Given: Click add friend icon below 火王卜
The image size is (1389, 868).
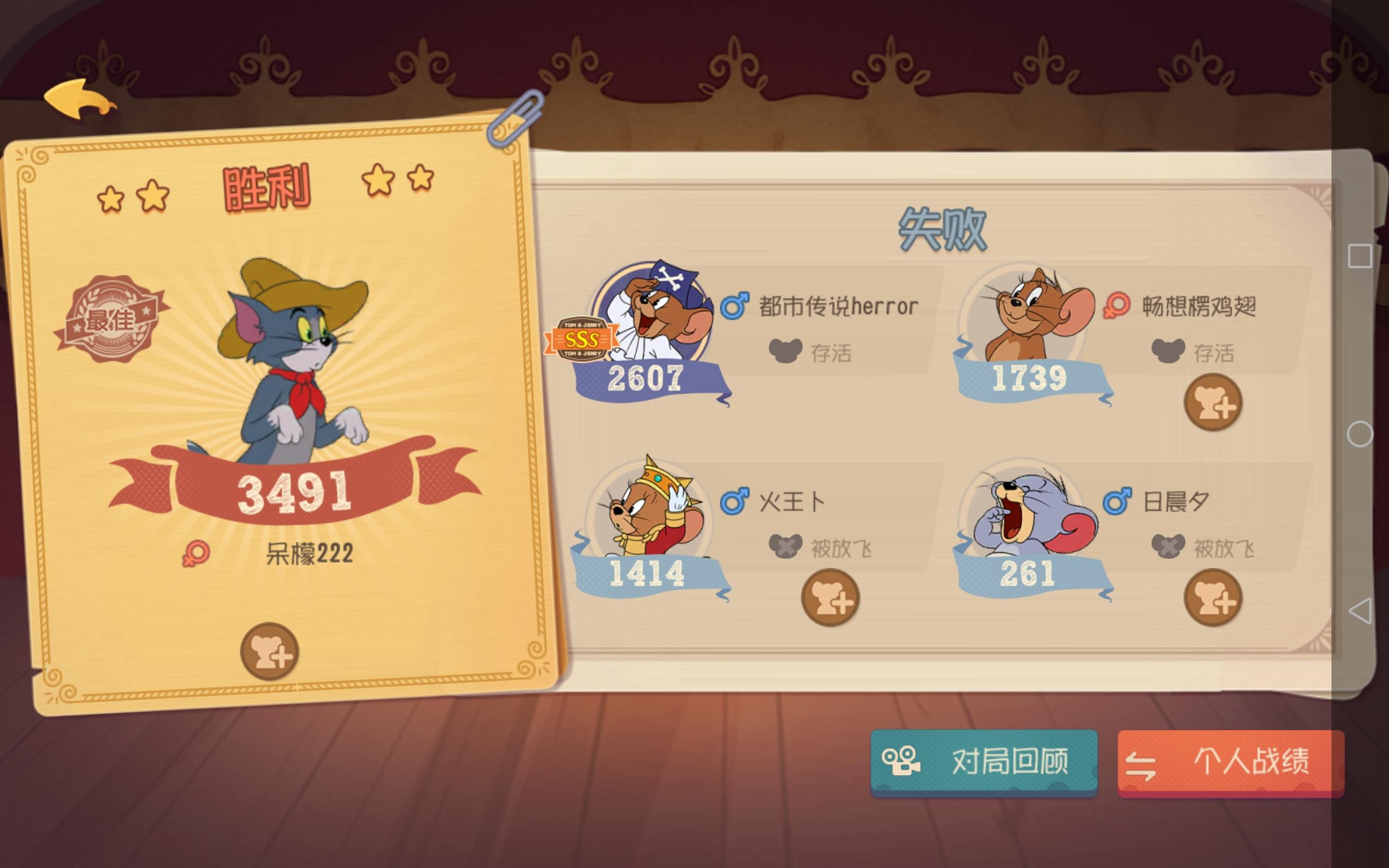Looking at the screenshot, I should 829,597.
